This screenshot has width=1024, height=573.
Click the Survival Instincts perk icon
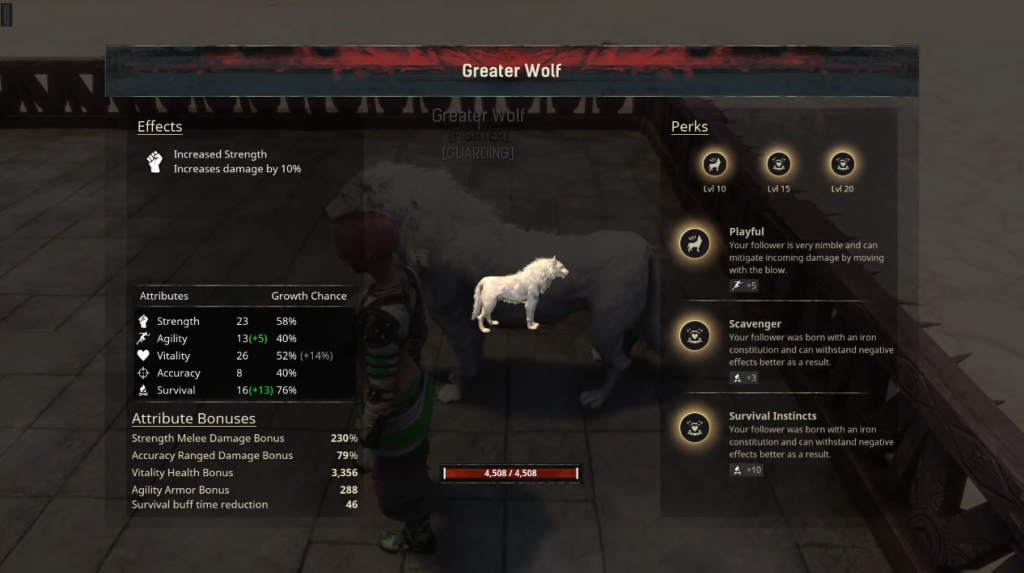695,427
